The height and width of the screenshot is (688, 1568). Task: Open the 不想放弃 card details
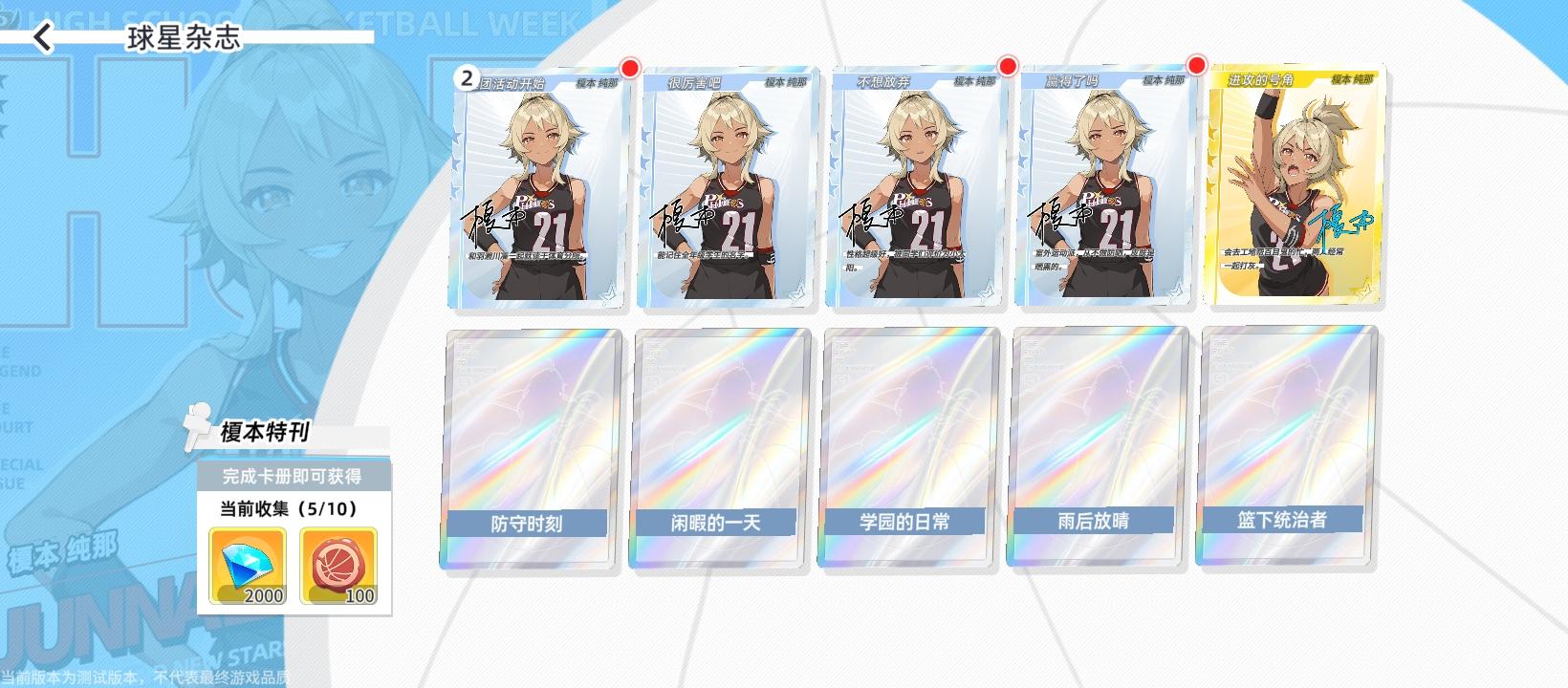[x=915, y=186]
